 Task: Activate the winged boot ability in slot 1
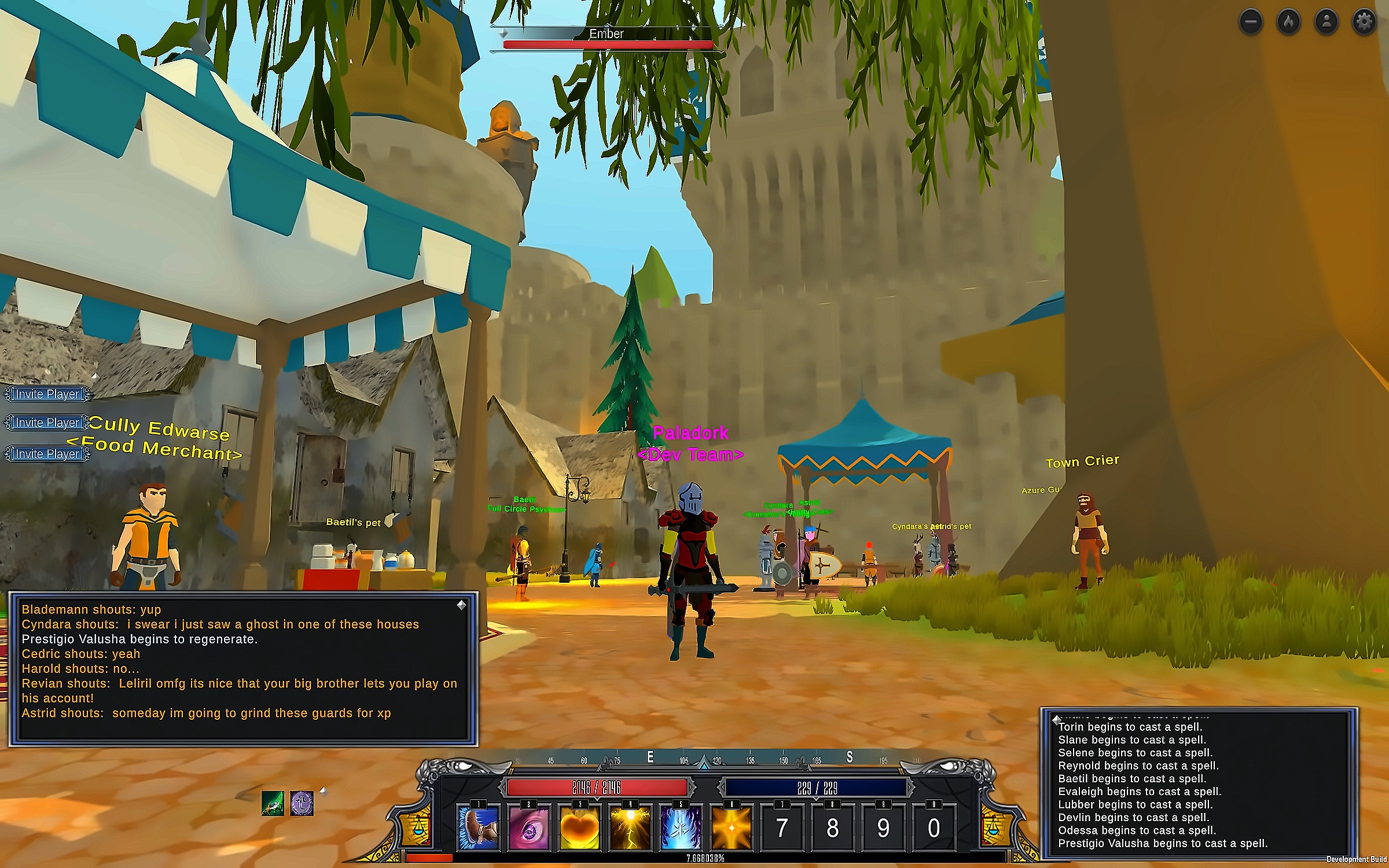(x=478, y=829)
